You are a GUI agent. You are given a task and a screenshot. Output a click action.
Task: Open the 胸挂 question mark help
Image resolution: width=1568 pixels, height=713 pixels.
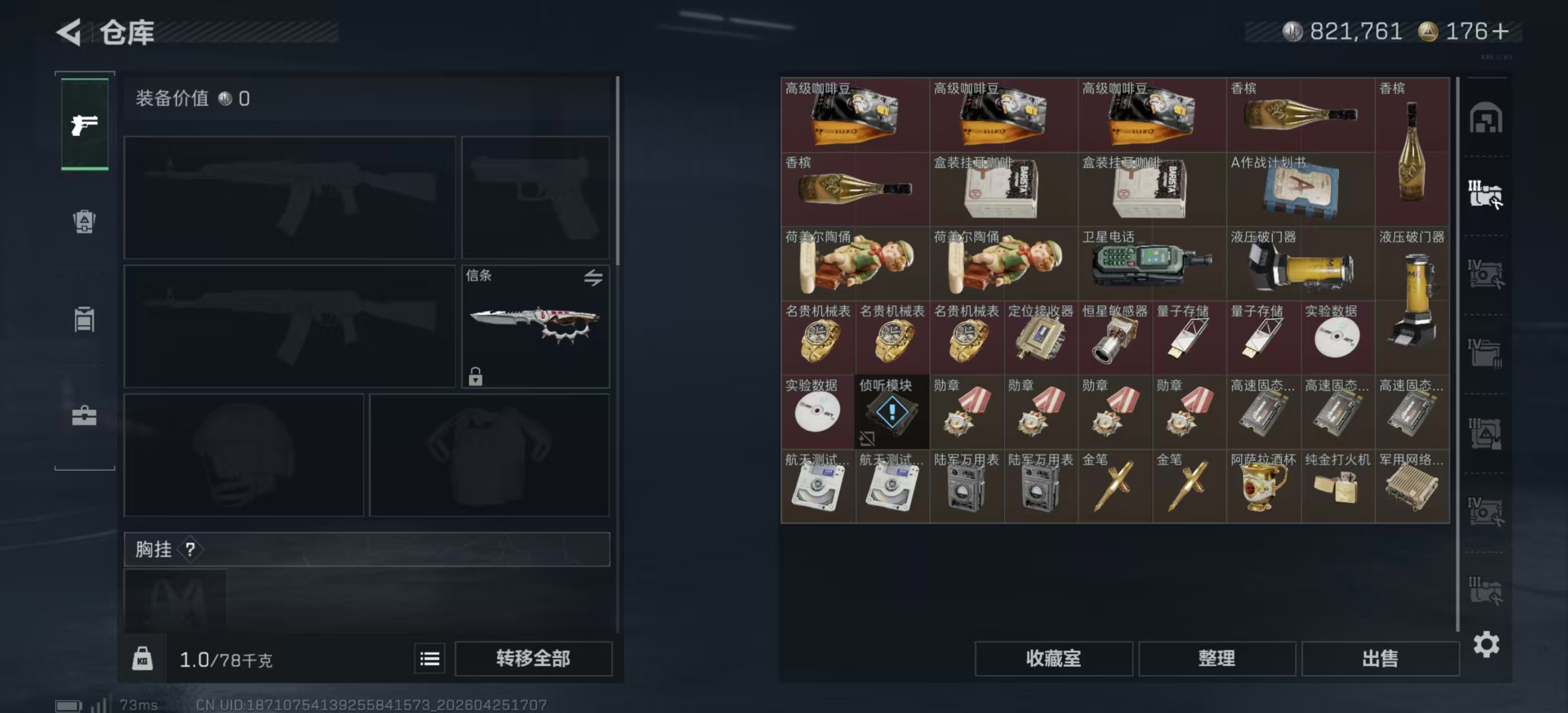pyautogui.click(x=191, y=550)
